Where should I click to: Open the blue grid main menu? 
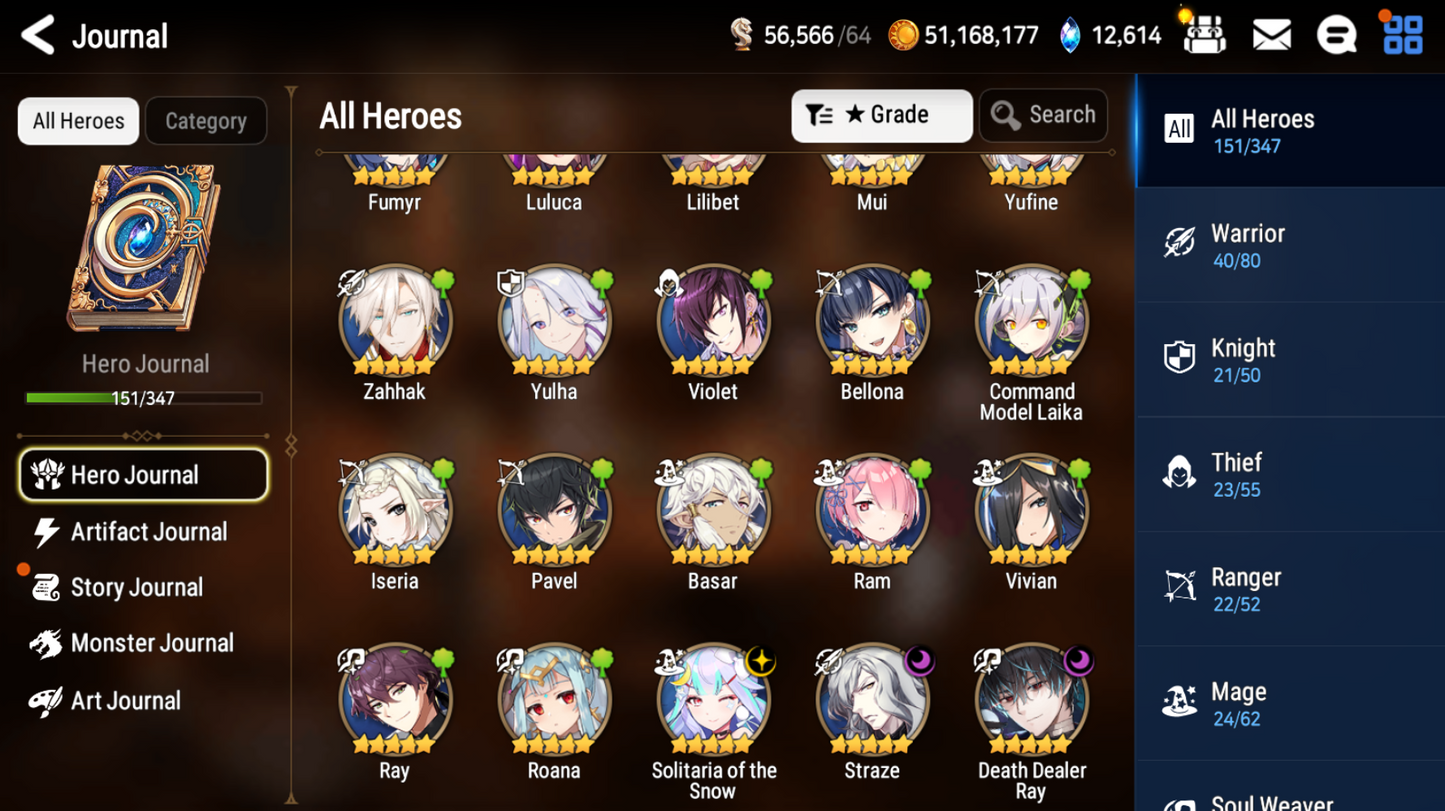(x=1402, y=36)
